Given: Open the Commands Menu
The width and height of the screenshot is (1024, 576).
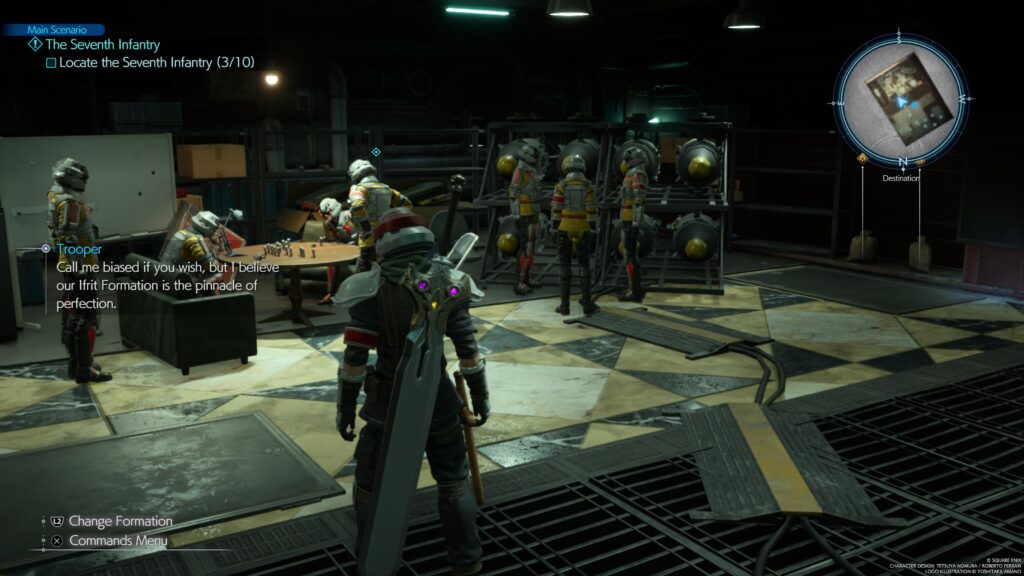Looking at the screenshot, I should coord(118,540).
